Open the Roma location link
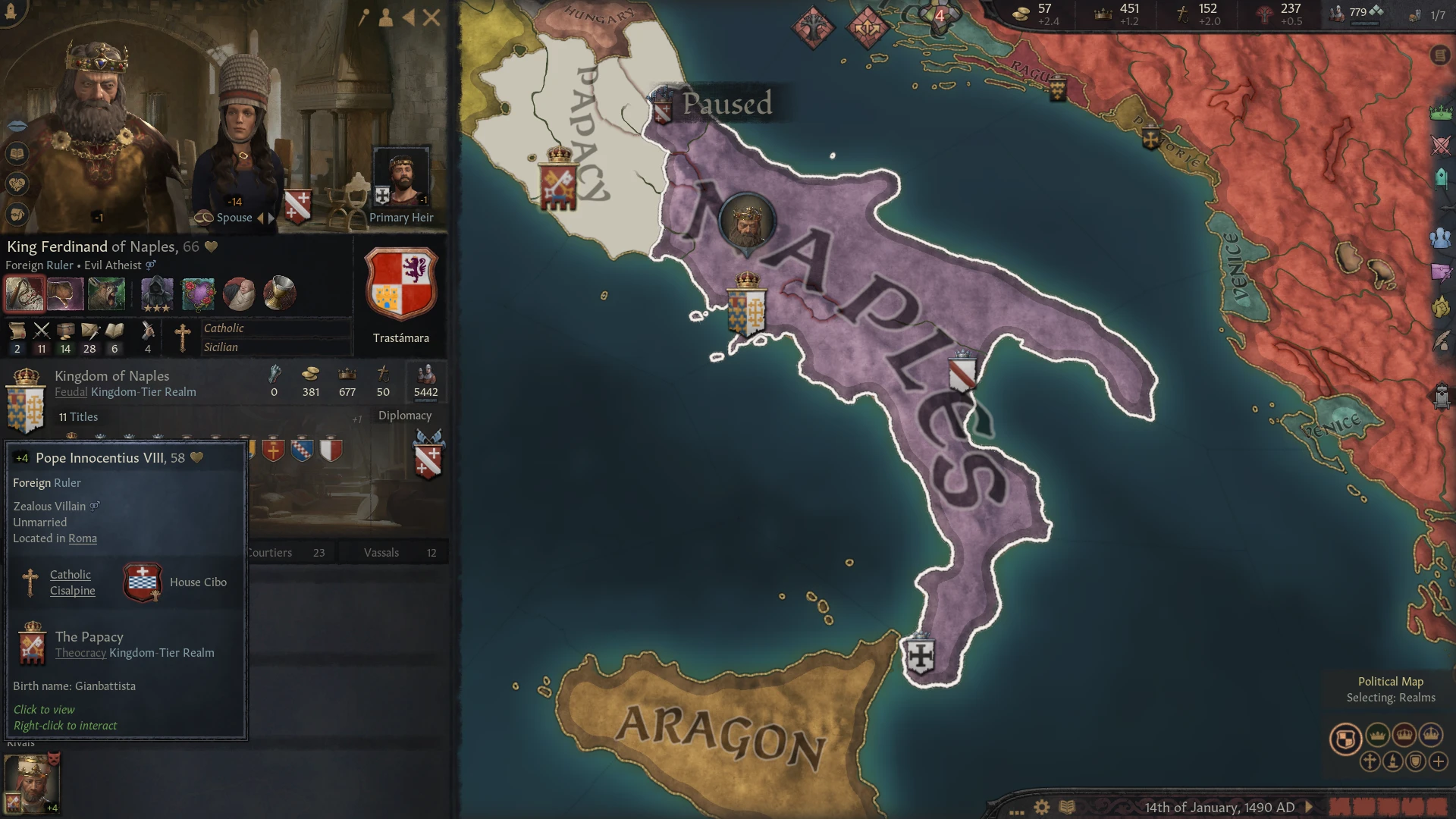 tap(82, 538)
